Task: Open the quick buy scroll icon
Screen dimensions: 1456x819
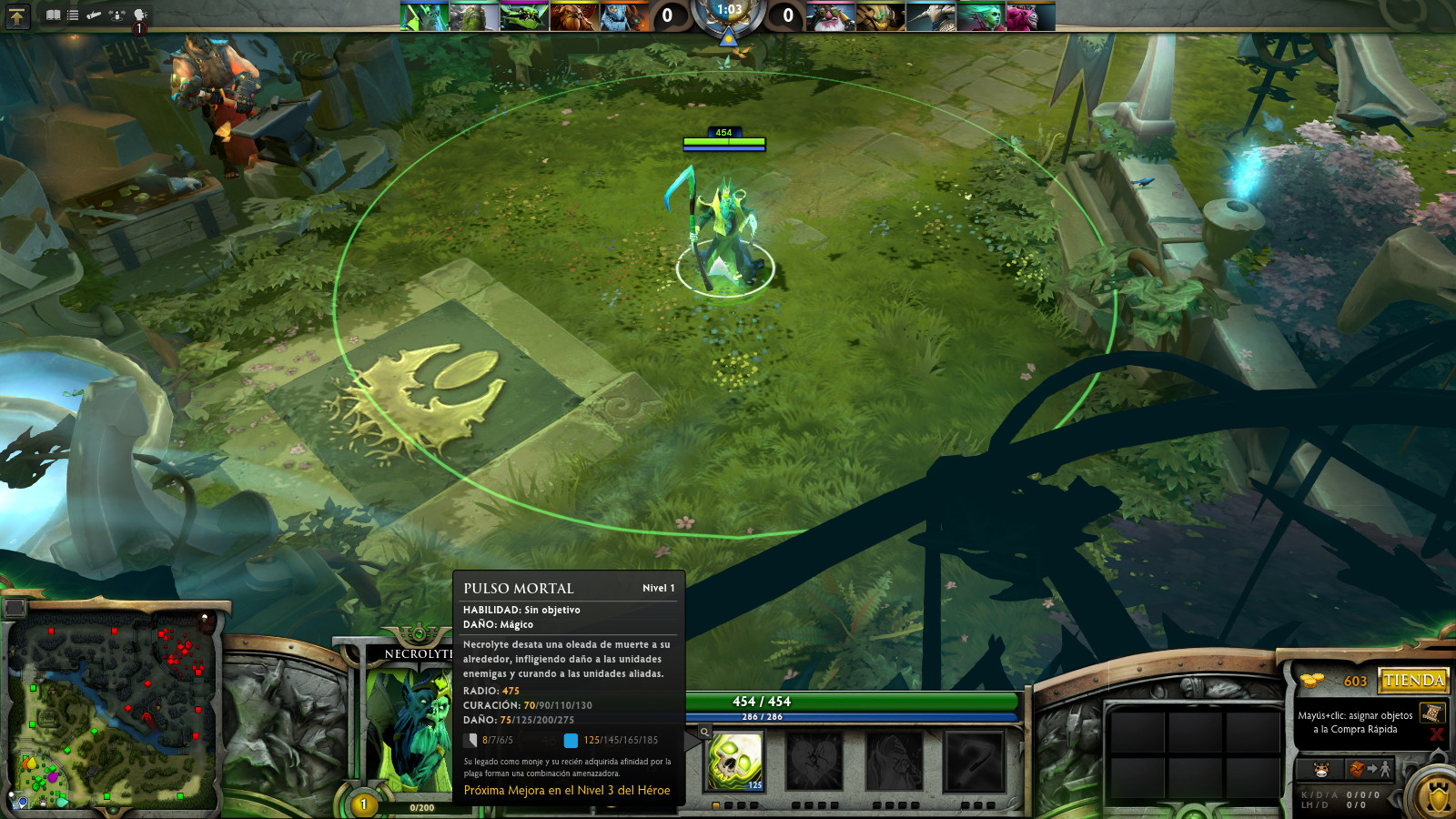Action: click(1432, 713)
